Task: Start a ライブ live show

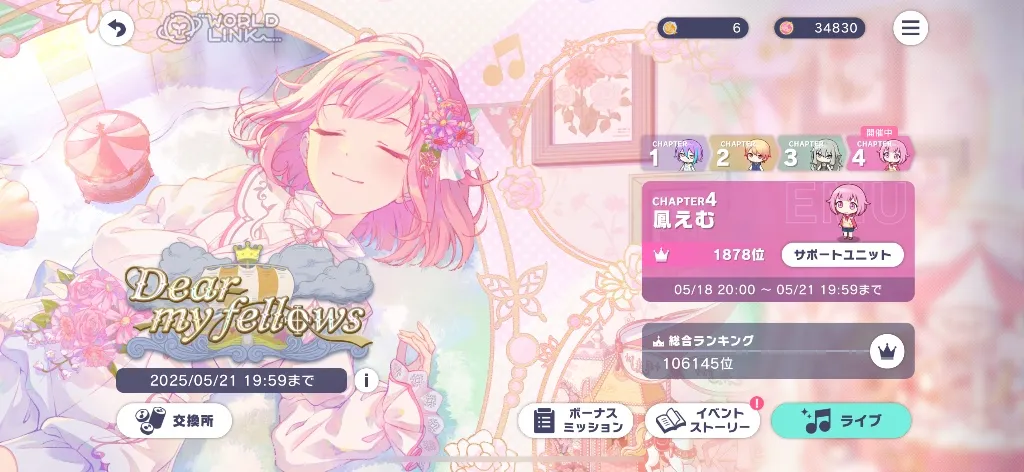Action: (x=840, y=420)
